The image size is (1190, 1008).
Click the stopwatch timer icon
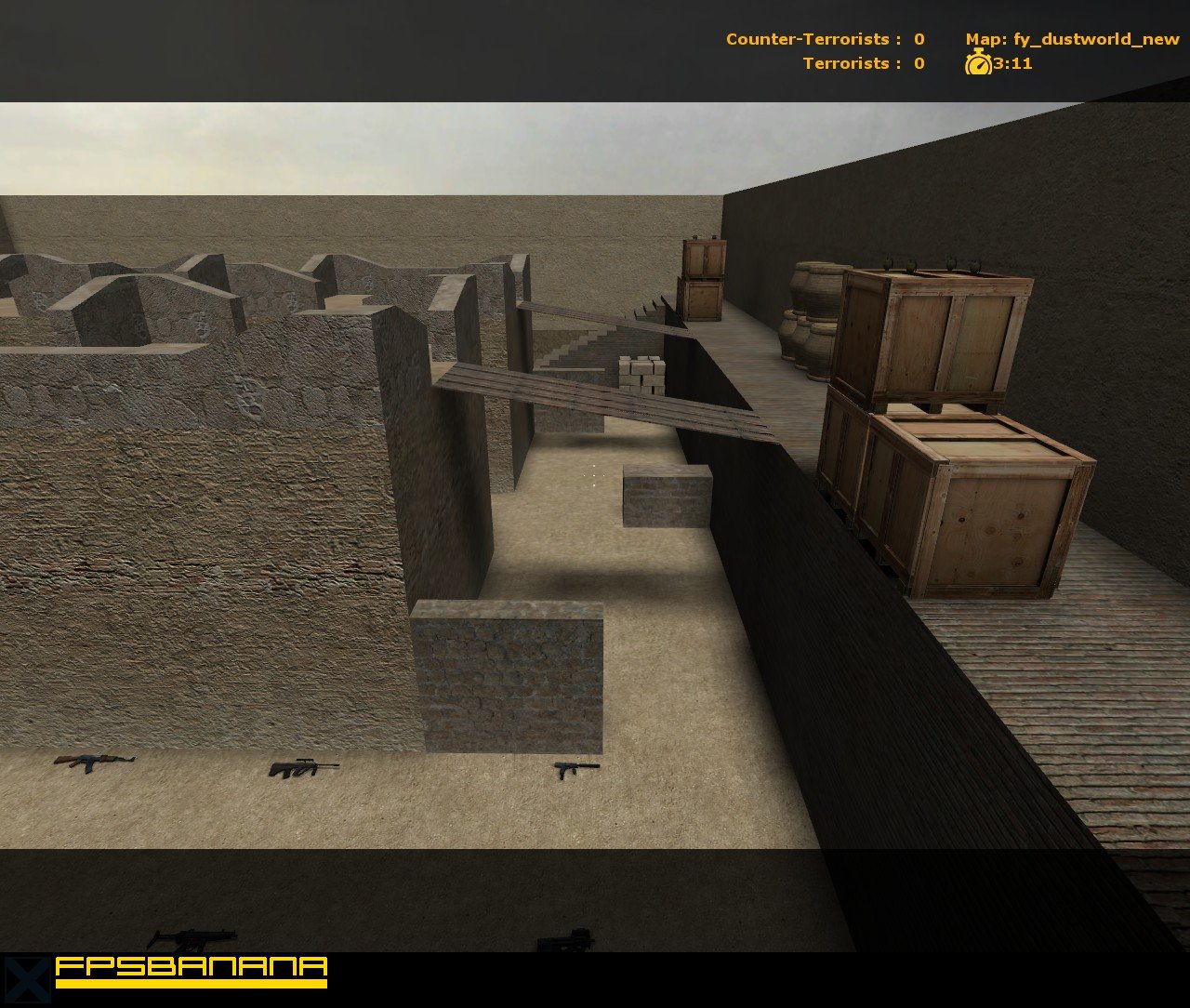click(x=977, y=65)
